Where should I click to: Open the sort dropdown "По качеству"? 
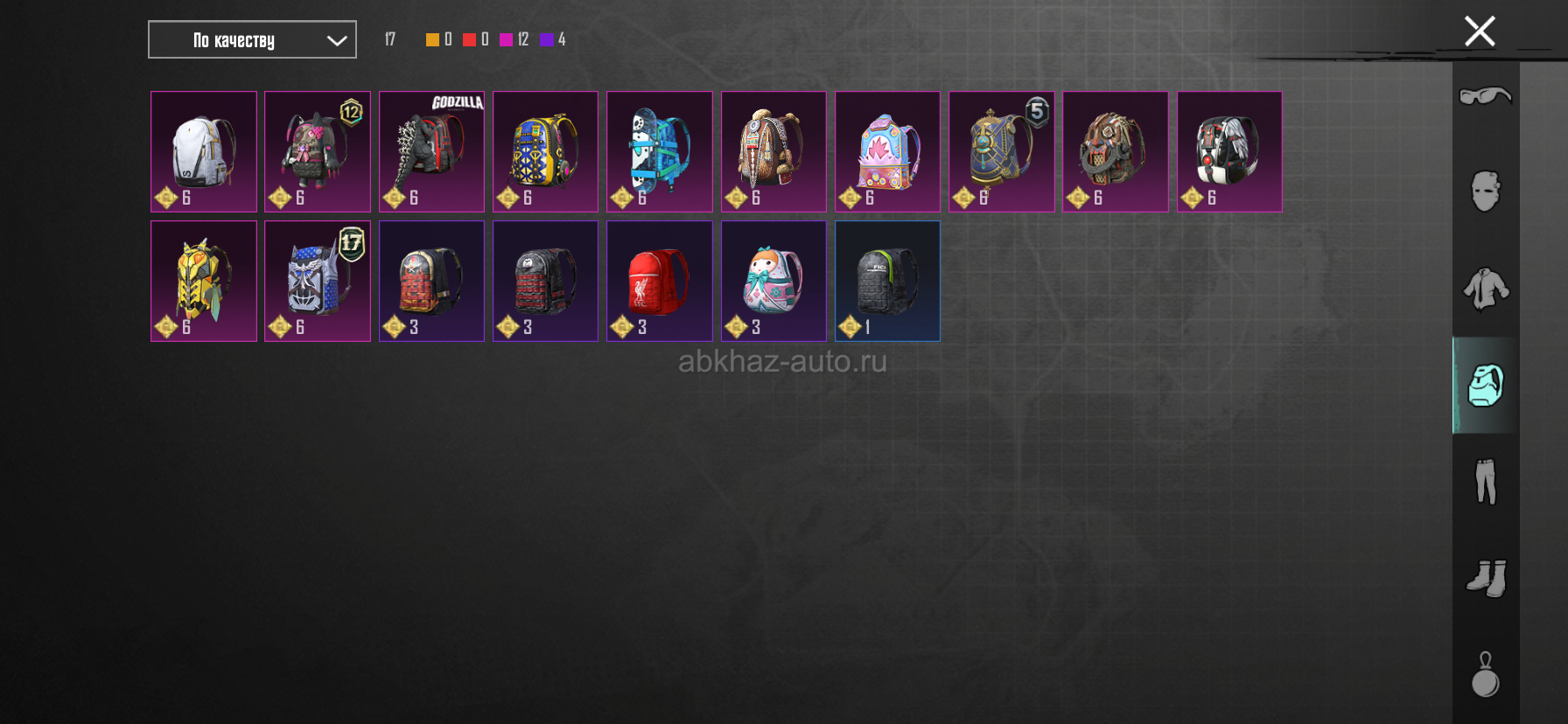click(x=252, y=40)
